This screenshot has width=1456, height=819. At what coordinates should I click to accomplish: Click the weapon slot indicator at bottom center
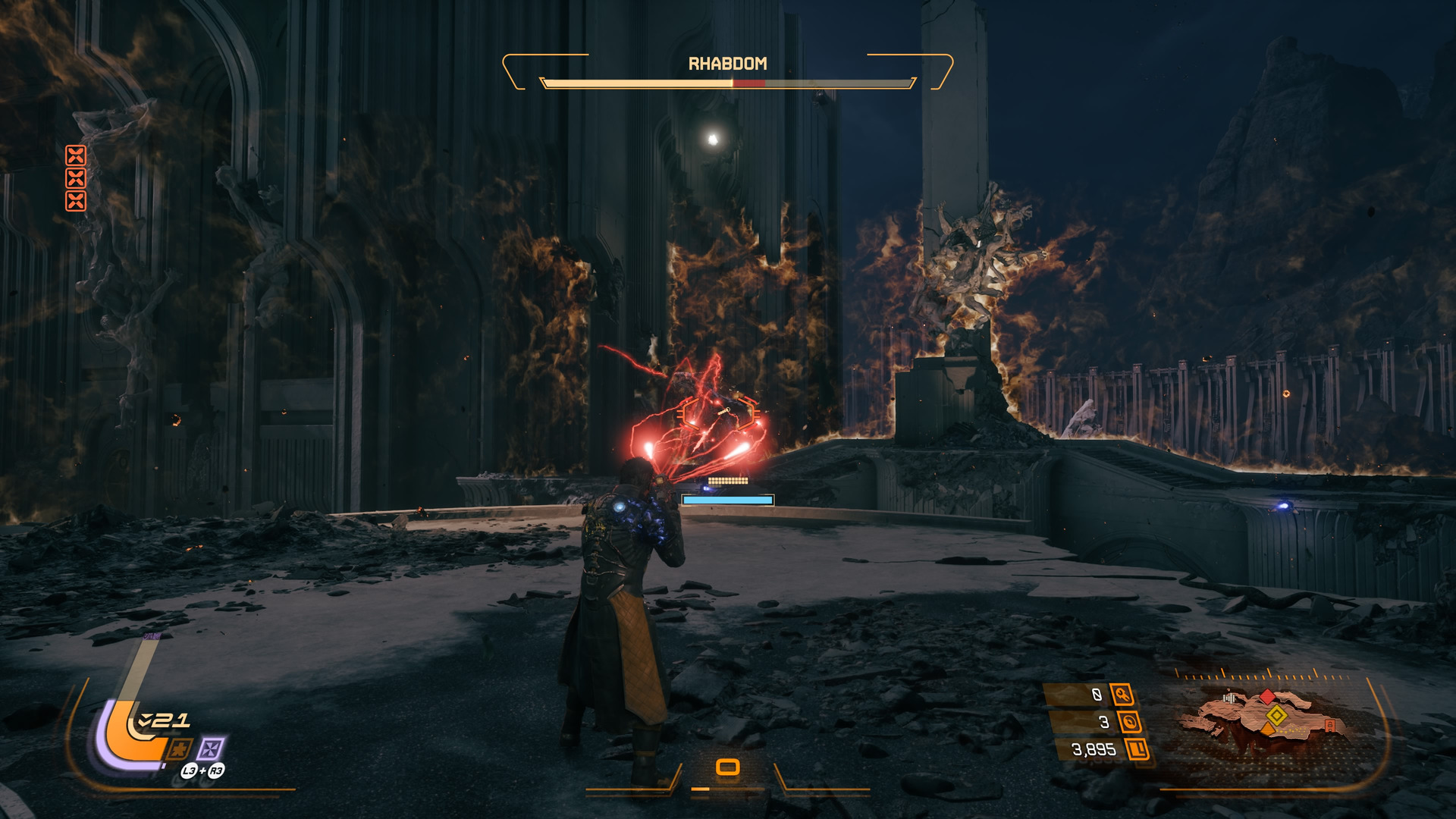pos(727,767)
